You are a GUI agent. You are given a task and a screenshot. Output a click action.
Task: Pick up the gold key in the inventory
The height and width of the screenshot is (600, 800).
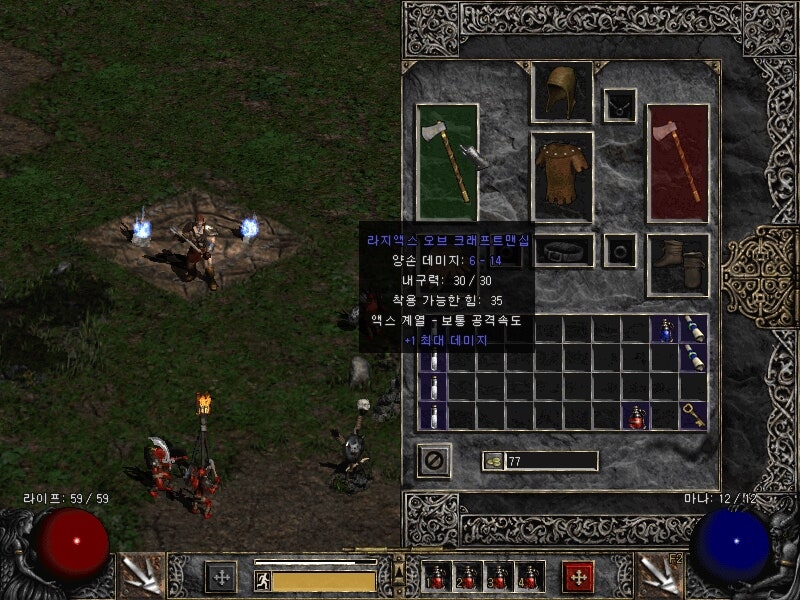pos(694,415)
